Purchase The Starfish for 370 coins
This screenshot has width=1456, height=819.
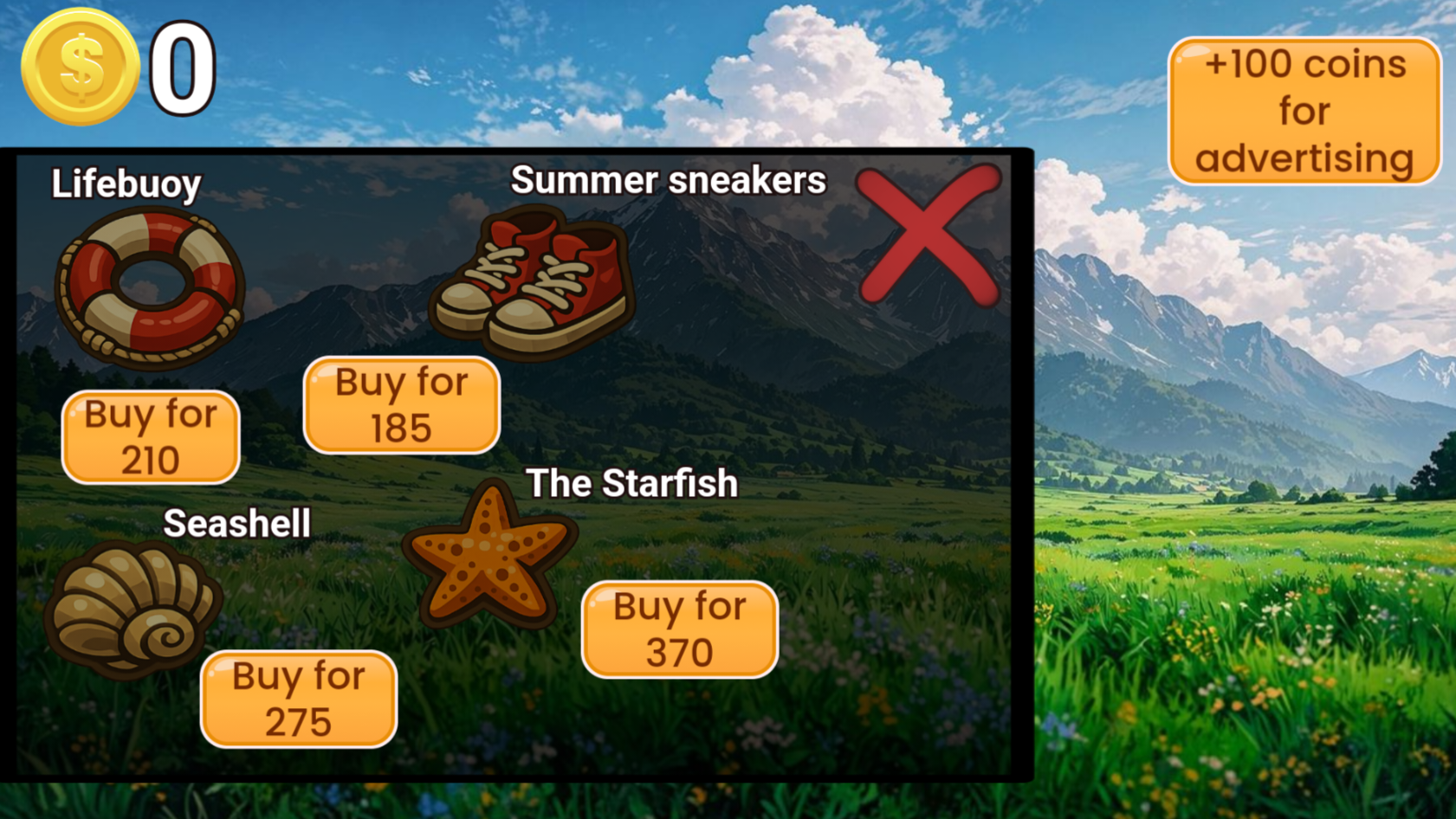[680, 629]
